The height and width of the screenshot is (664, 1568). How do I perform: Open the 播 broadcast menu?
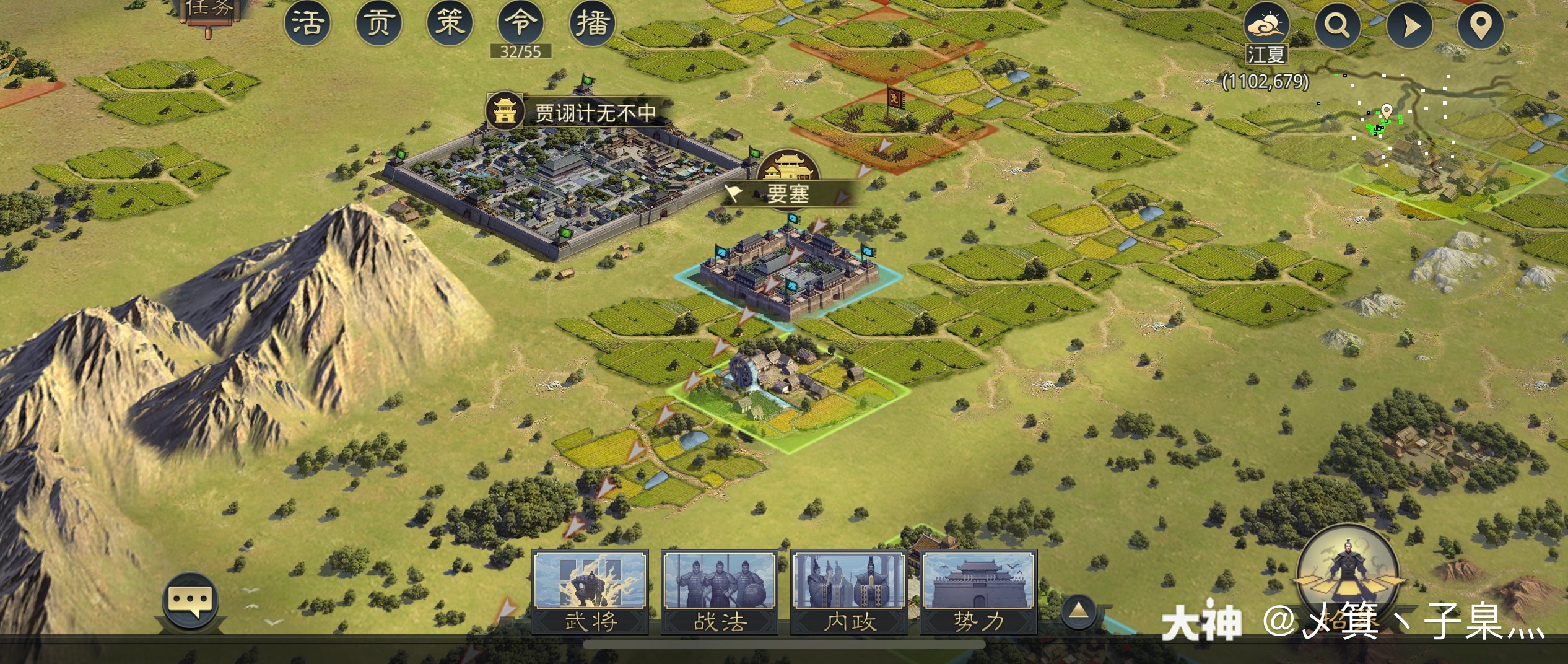pyautogui.click(x=593, y=24)
